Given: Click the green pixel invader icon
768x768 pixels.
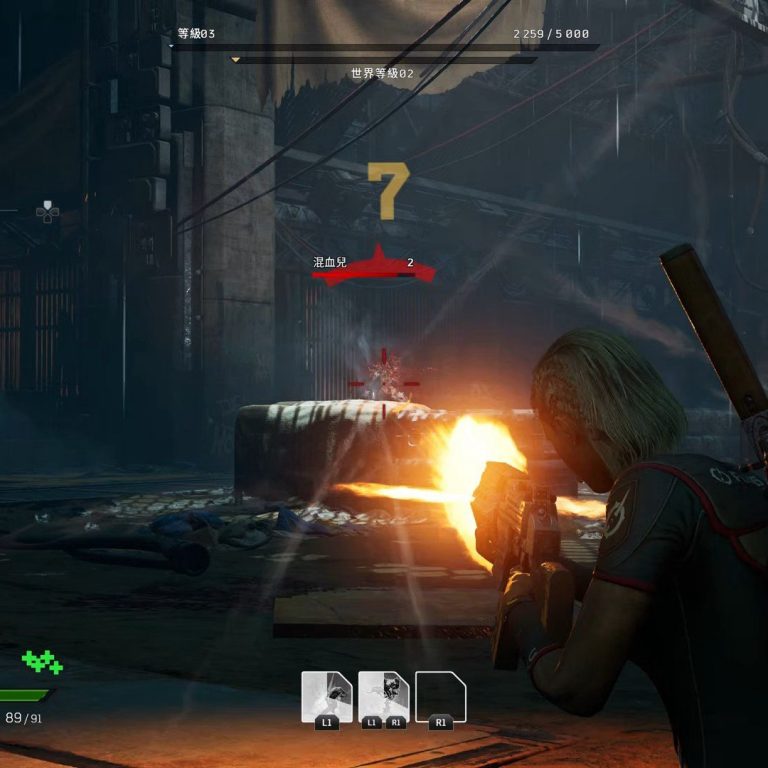Looking at the screenshot, I should click(x=42, y=661).
